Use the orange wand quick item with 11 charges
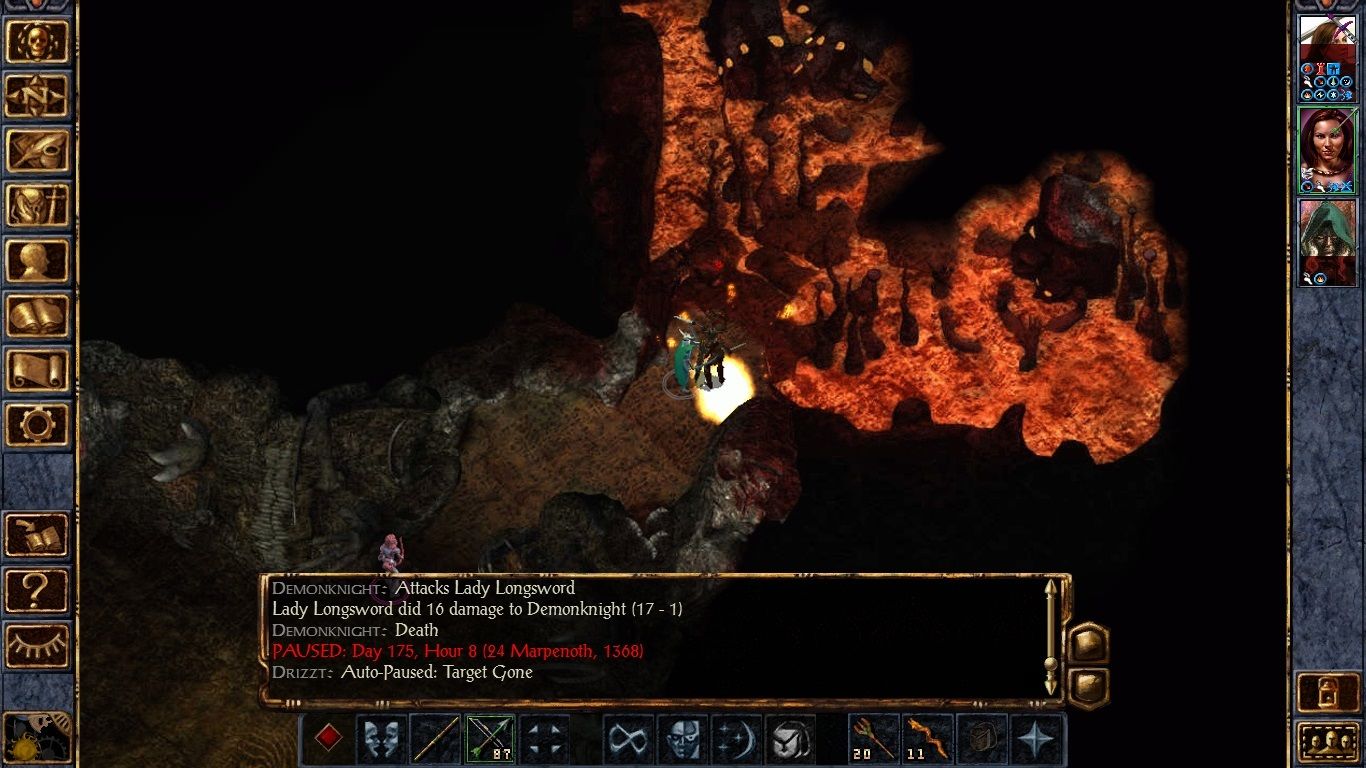This screenshot has height=768, width=1366. (x=927, y=739)
